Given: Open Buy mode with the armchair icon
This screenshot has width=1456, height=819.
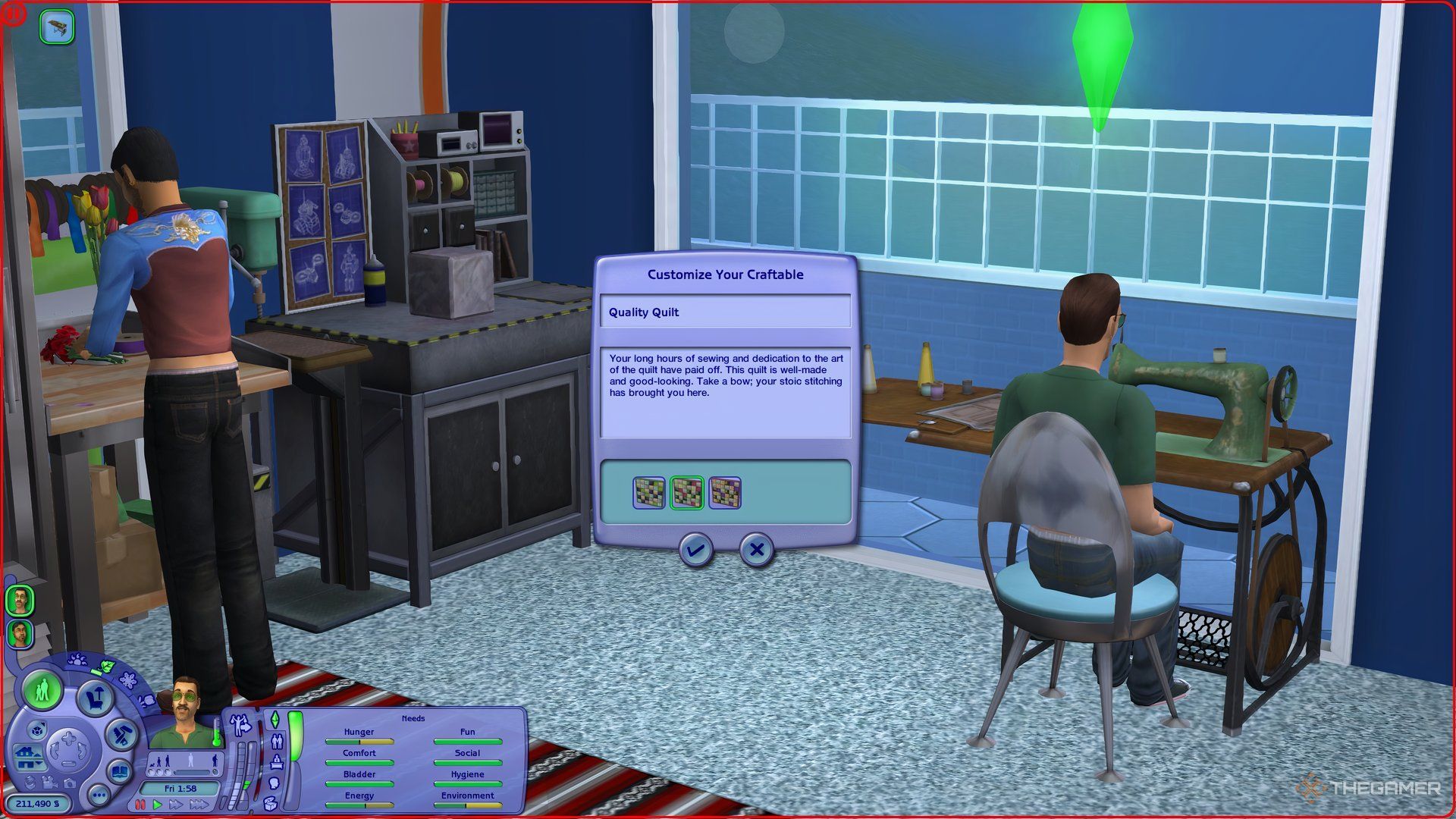Looking at the screenshot, I should point(96,697).
